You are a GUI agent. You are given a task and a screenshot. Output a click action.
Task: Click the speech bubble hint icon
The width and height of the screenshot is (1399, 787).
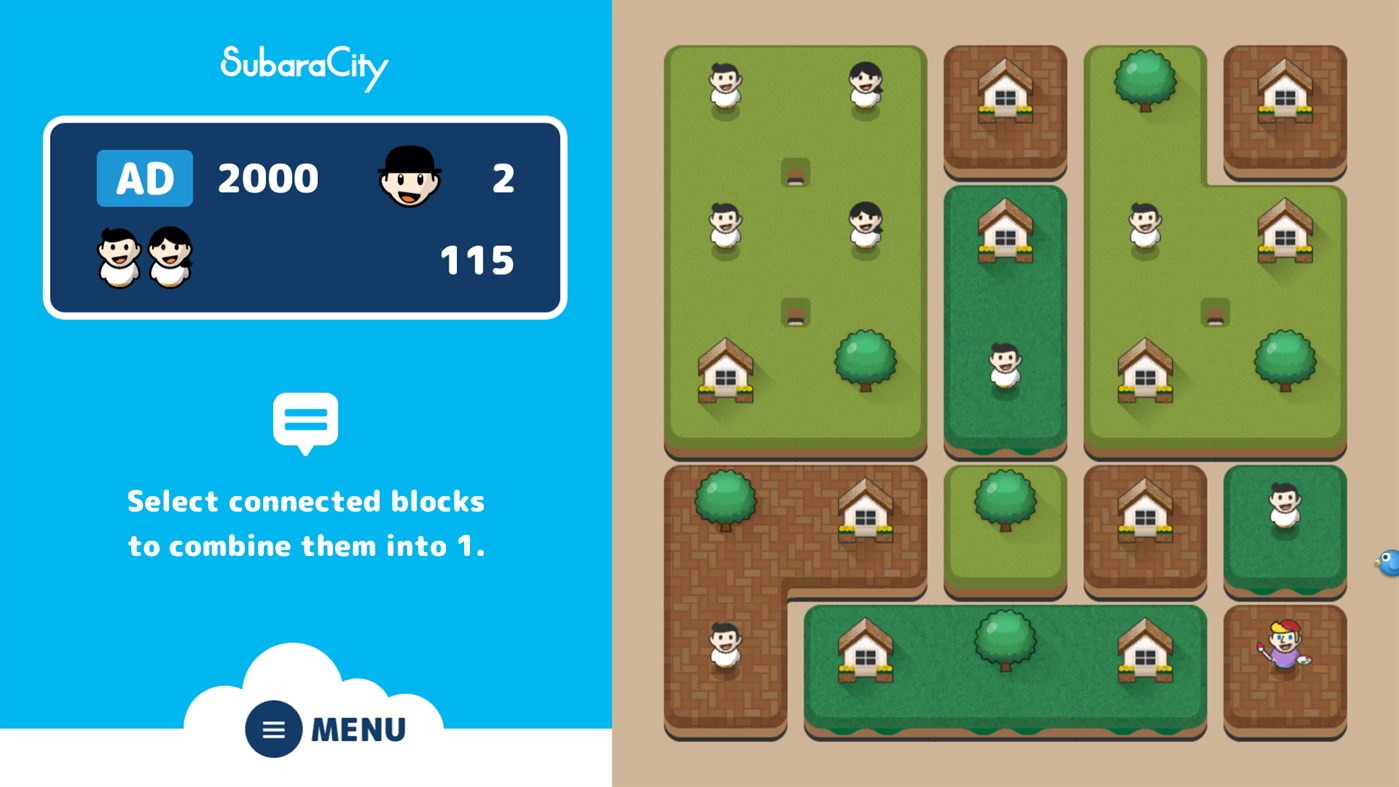[x=305, y=420]
